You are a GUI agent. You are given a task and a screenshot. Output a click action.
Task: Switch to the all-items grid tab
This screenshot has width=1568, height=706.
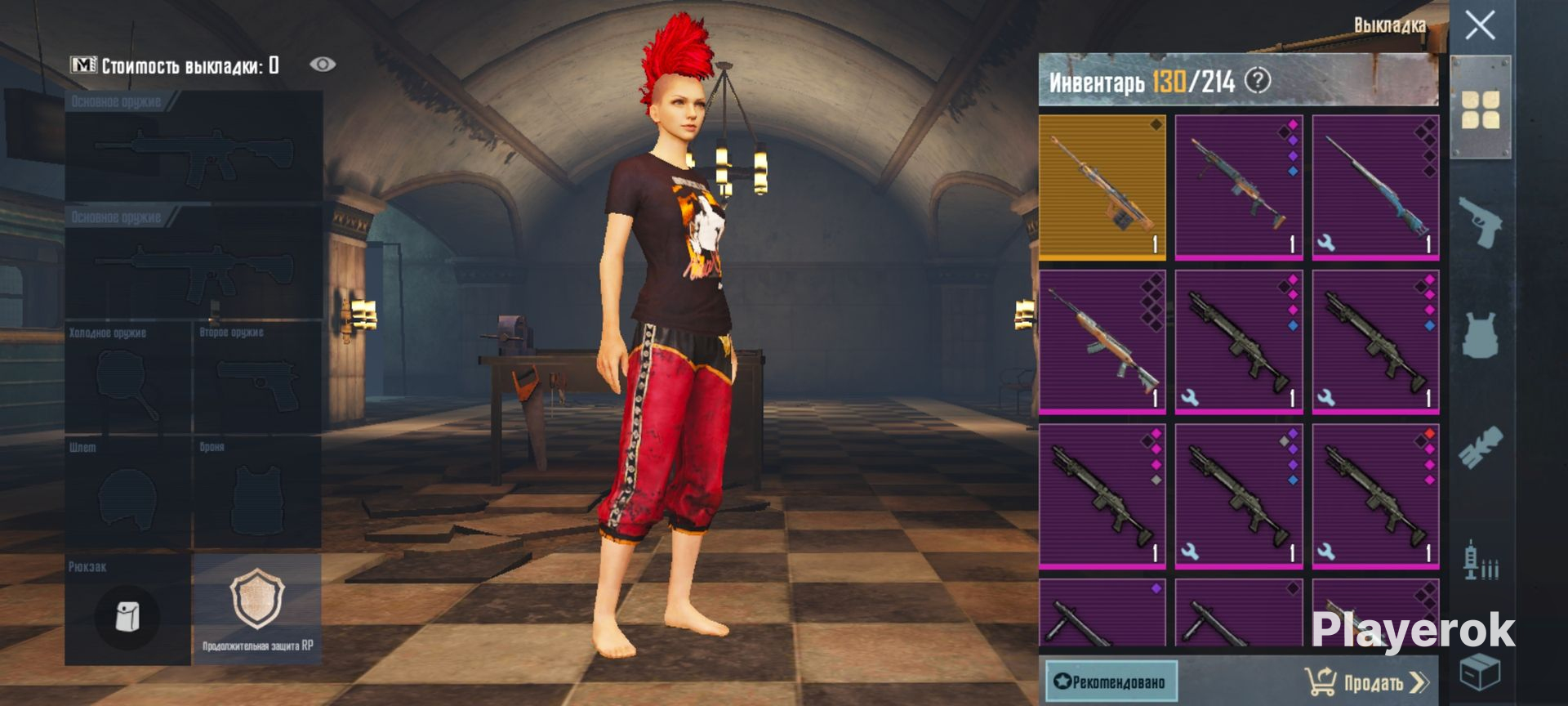[1480, 109]
